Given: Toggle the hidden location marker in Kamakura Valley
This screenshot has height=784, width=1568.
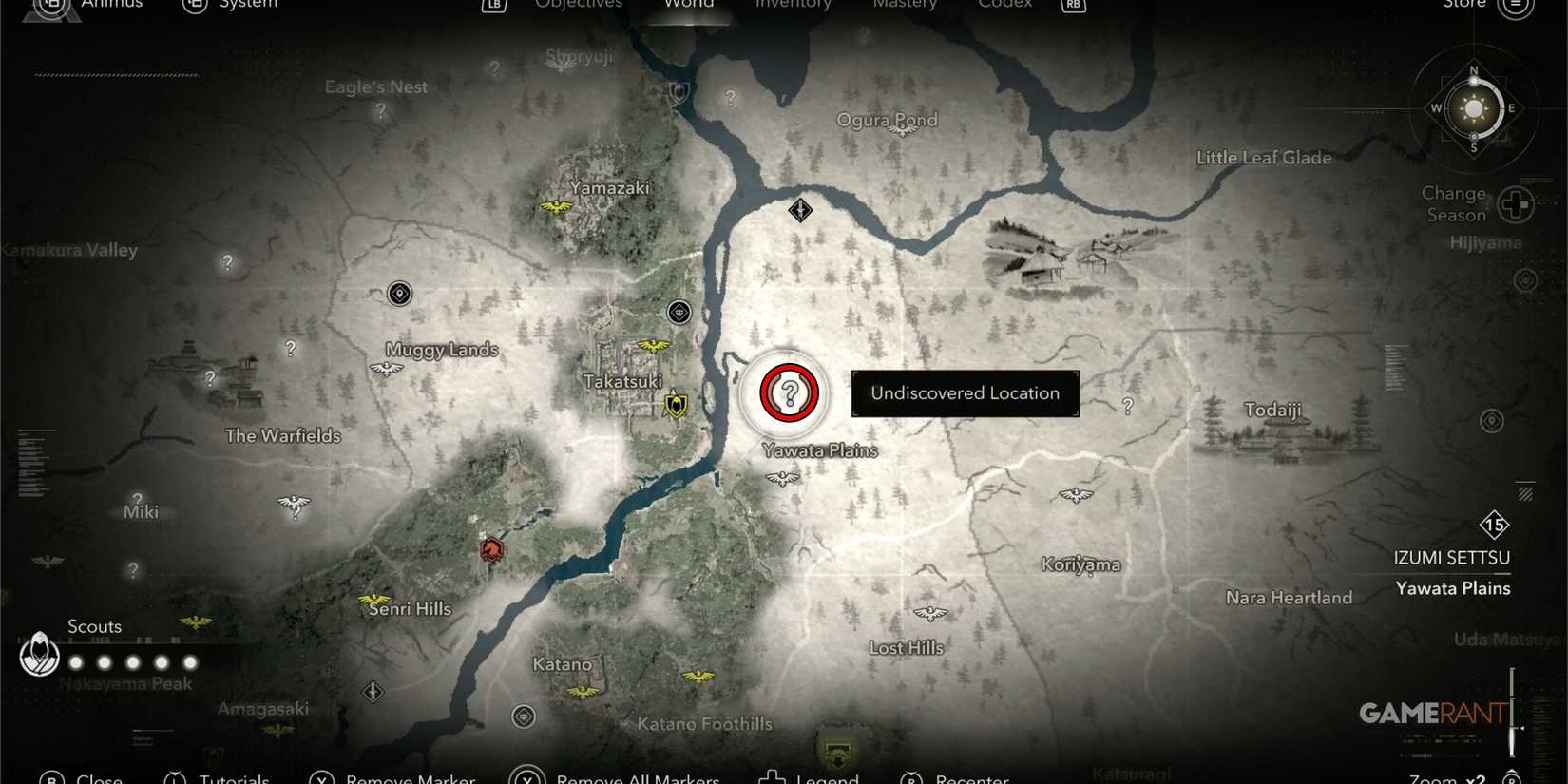Looking at the screenshot, I should click(226, 262).
